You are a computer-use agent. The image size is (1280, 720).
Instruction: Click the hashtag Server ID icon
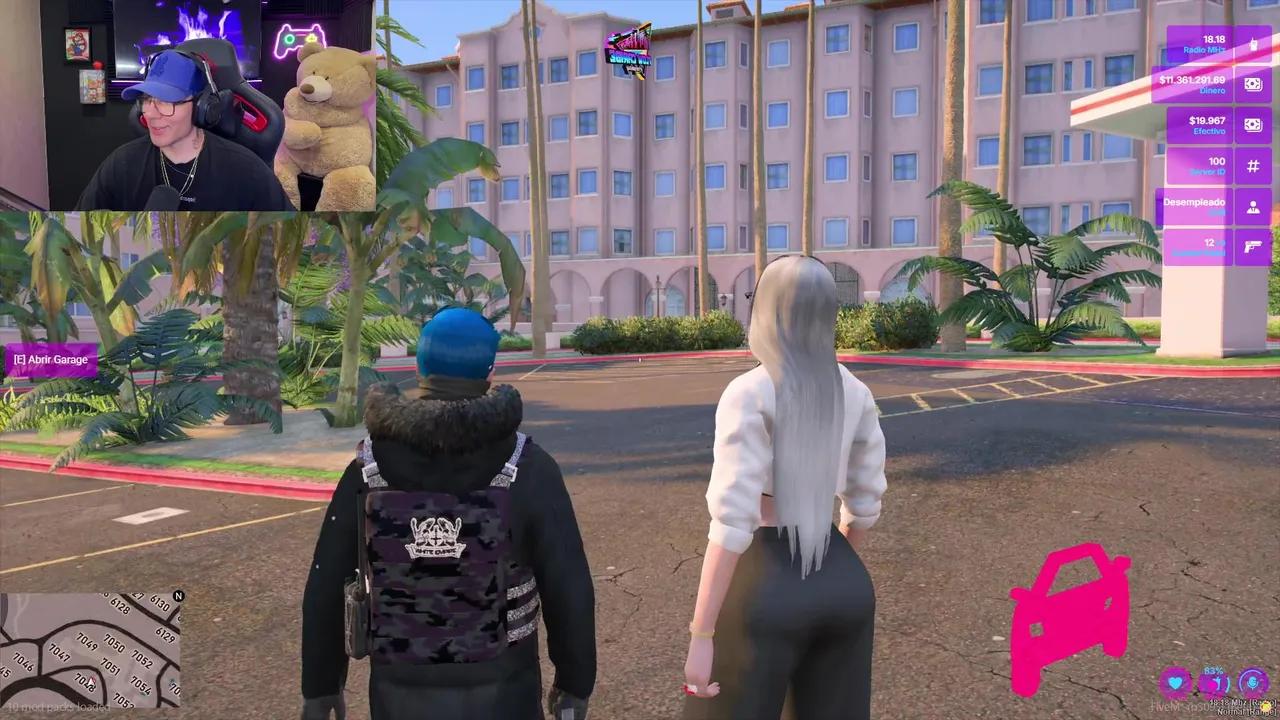[x=1252, y=165]
